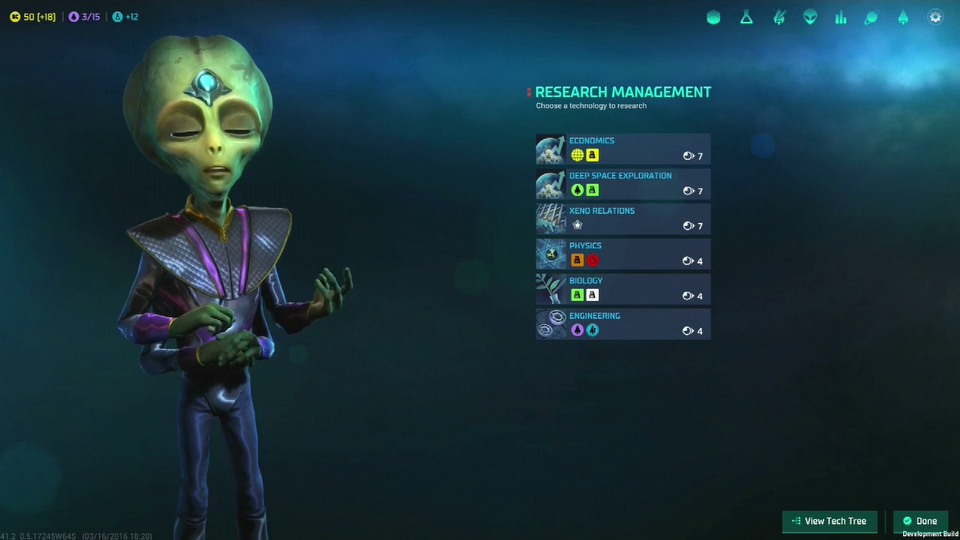Click the rocket ship icon
The width and height of the screenshot is (960, 540).
click(x=903, y=18)
